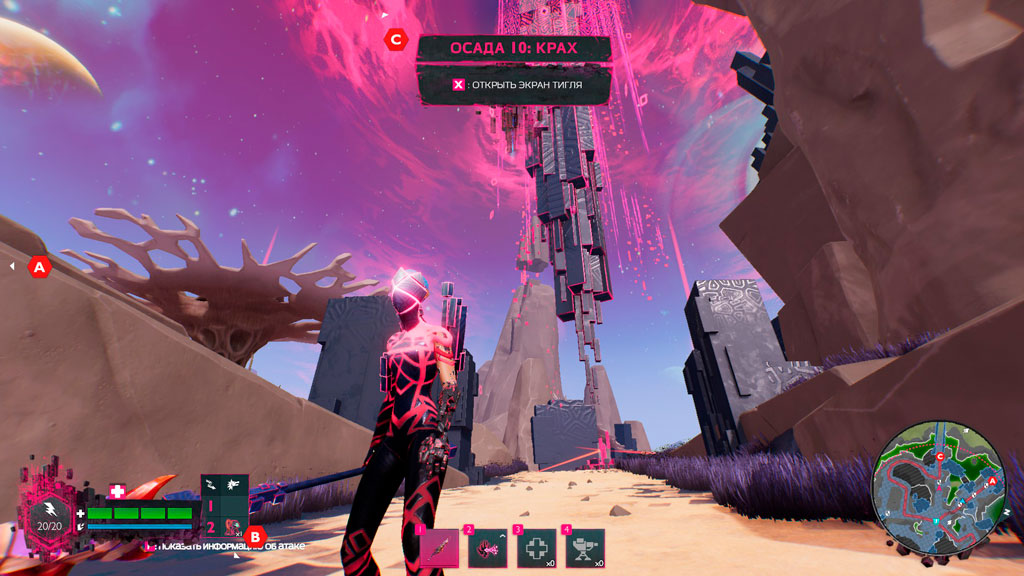This screenshot has height=576, width=1024.
Task: Click the red C marker beside the siege banner
Action: coord(396,39)
